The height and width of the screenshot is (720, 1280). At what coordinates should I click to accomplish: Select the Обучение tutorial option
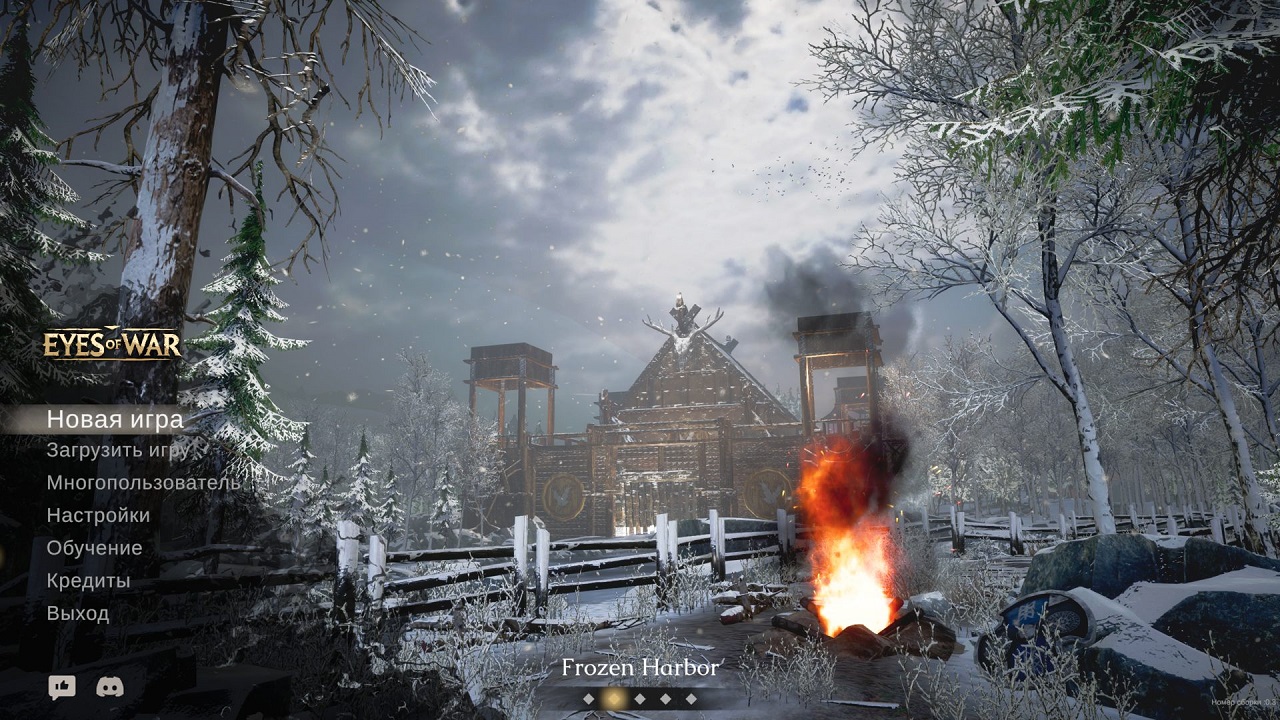[94, 548]
